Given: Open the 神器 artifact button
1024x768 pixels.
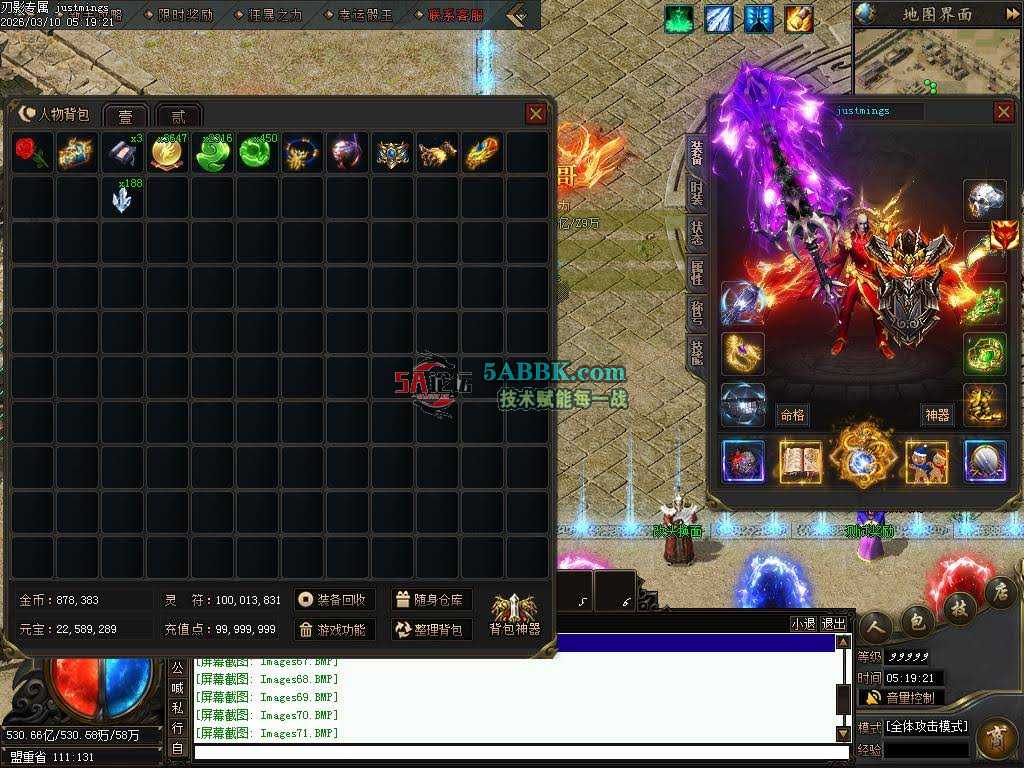Looking at the screenshot, I should [937, 415].
